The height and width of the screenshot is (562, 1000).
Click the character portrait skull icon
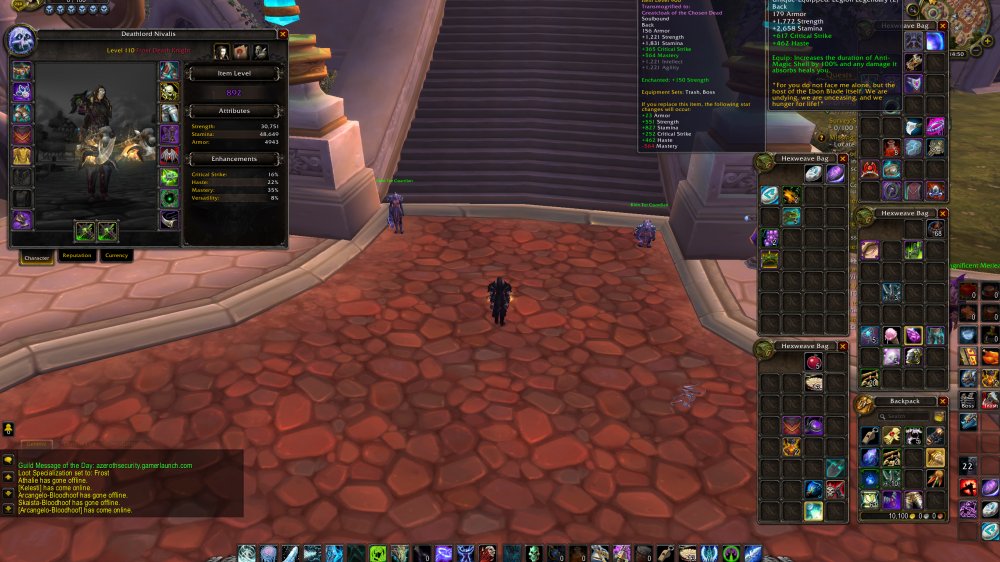click(22, 42)
